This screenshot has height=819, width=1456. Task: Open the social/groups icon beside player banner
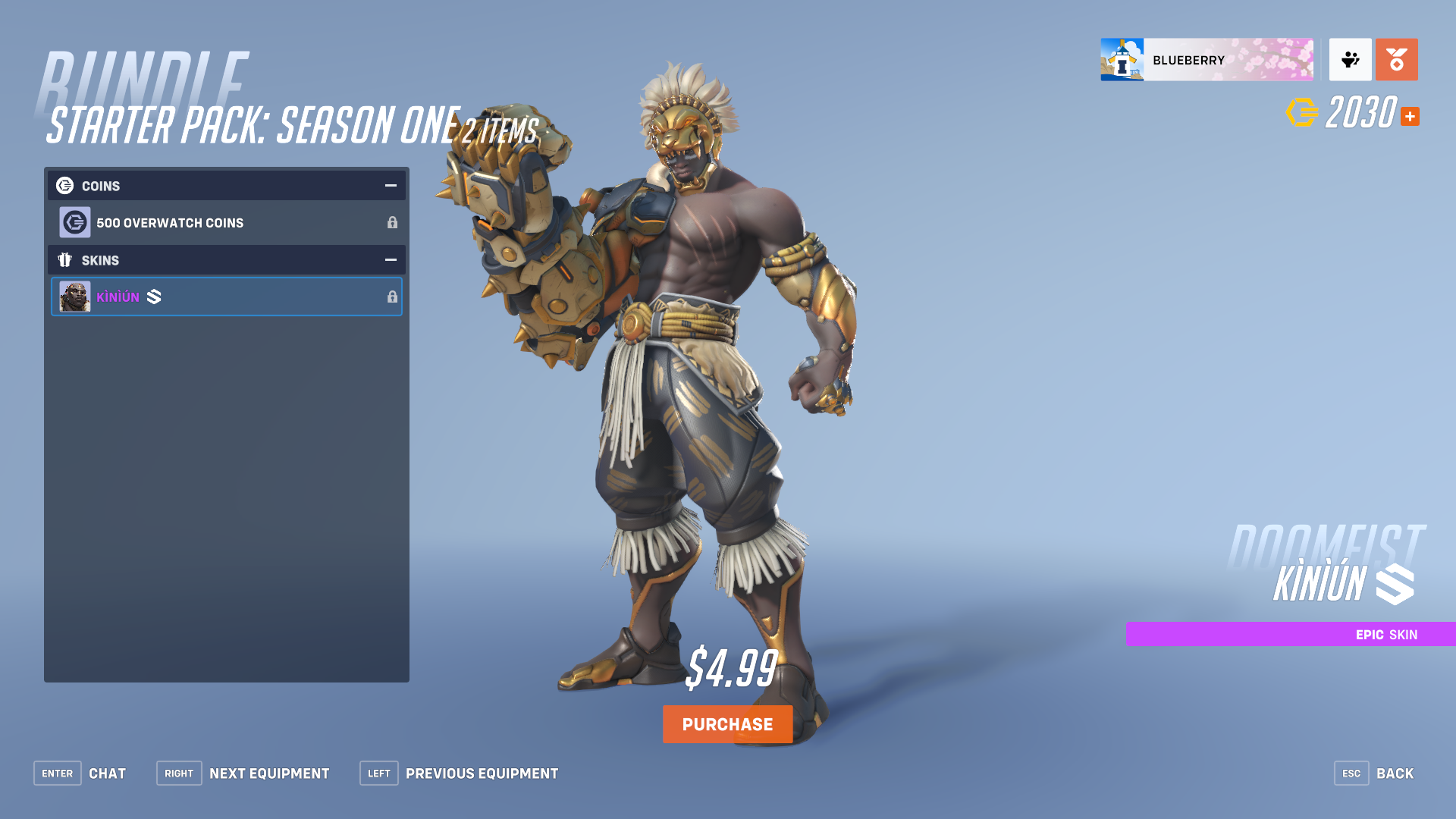coord(1350,60)
